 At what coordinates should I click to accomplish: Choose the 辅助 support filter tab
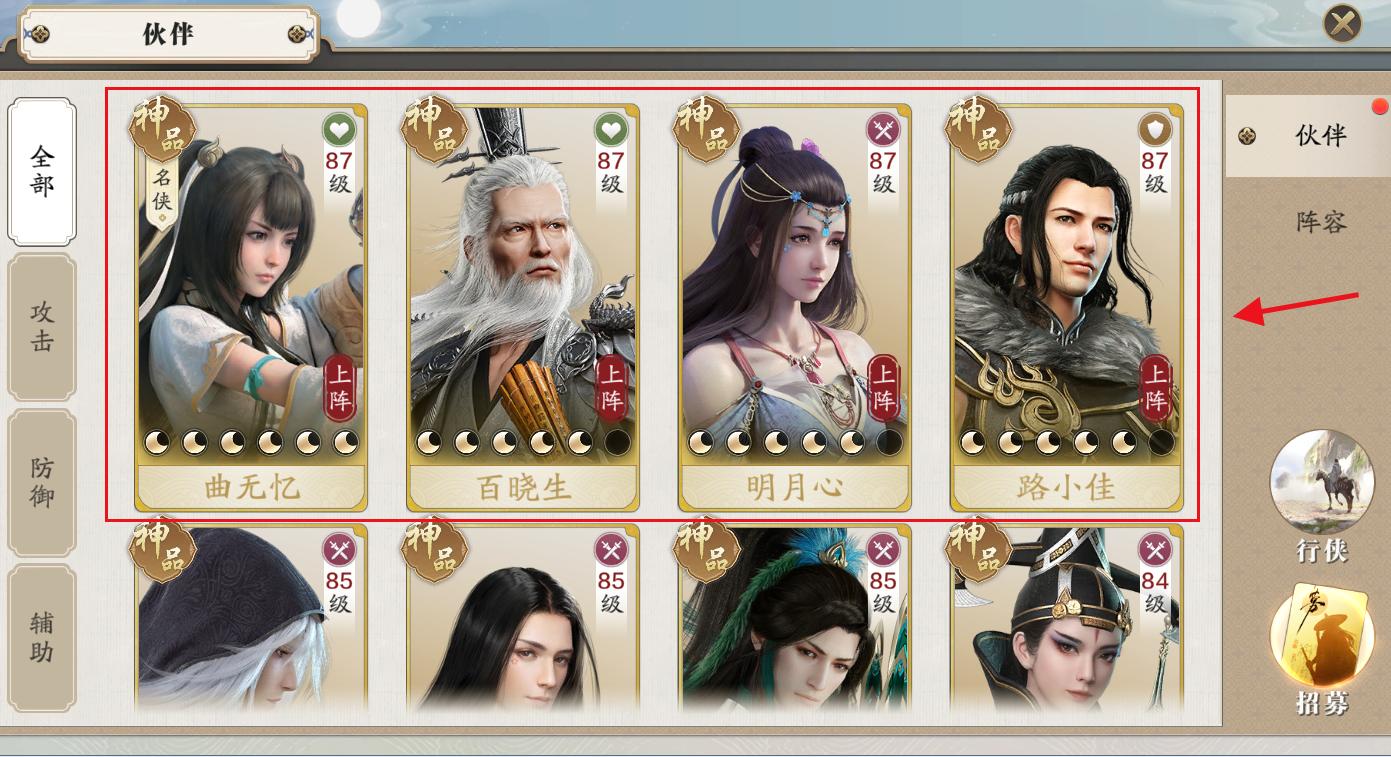[42, 638]
